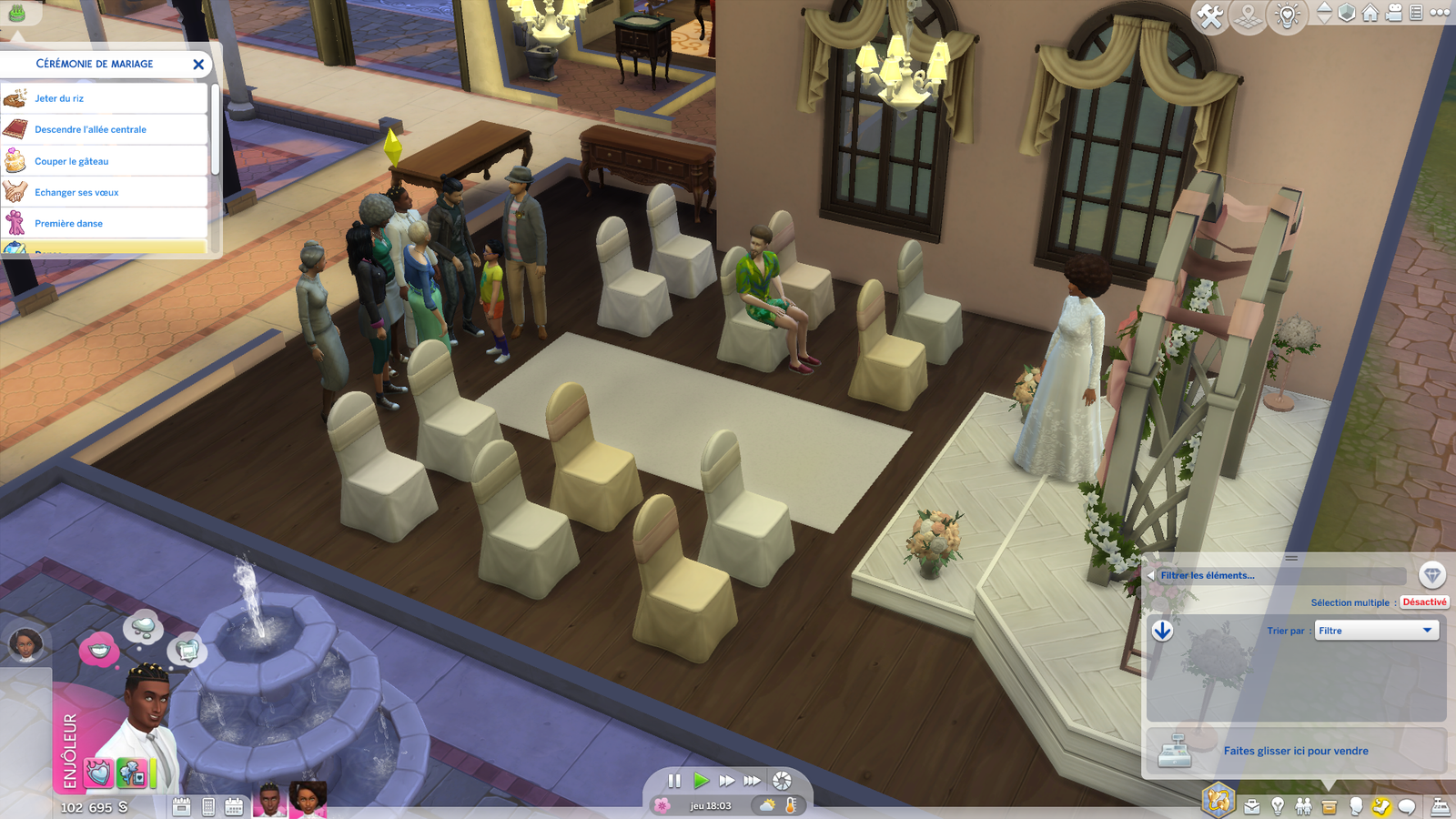Open the phone icon
This screenshot has height=819, width=1456.
[208, 806]
